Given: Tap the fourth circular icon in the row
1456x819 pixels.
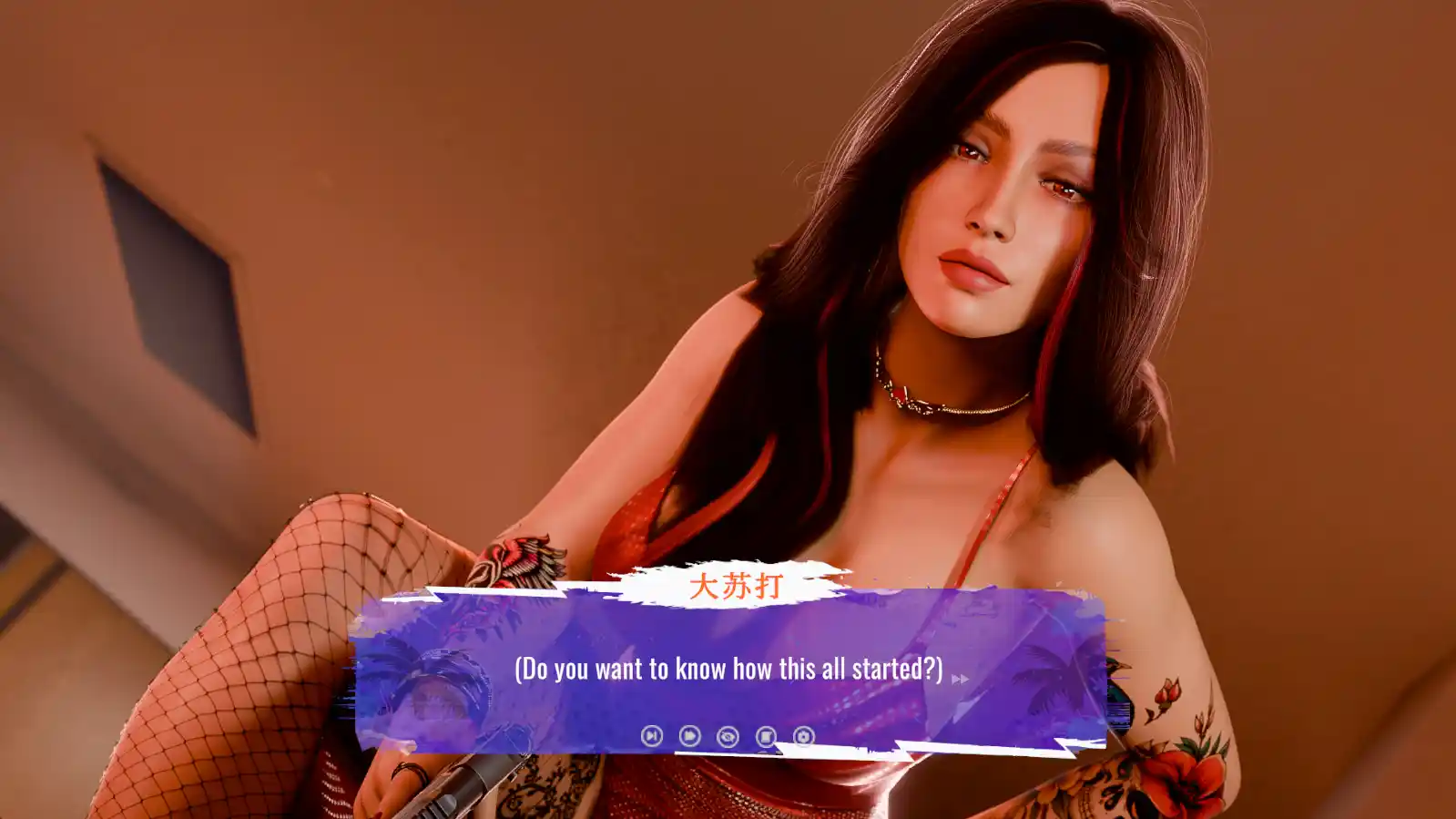Looking at the screenshot, I should [x=766, y=735].
